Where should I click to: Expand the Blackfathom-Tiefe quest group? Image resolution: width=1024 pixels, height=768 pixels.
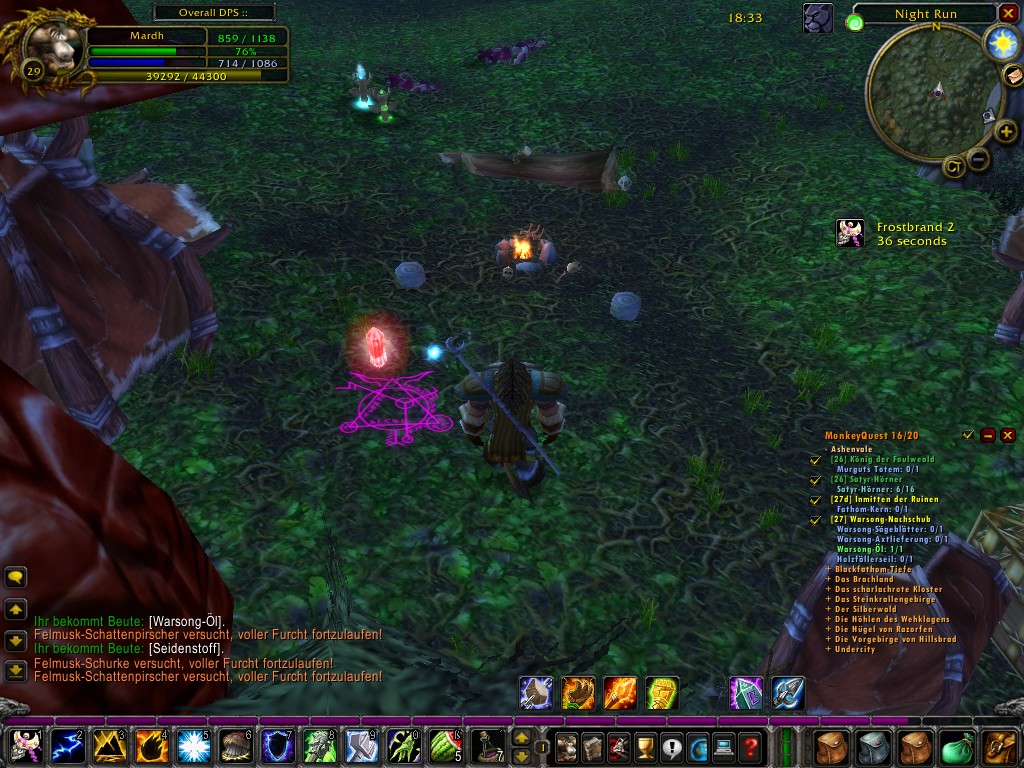[x=828, y=569]
